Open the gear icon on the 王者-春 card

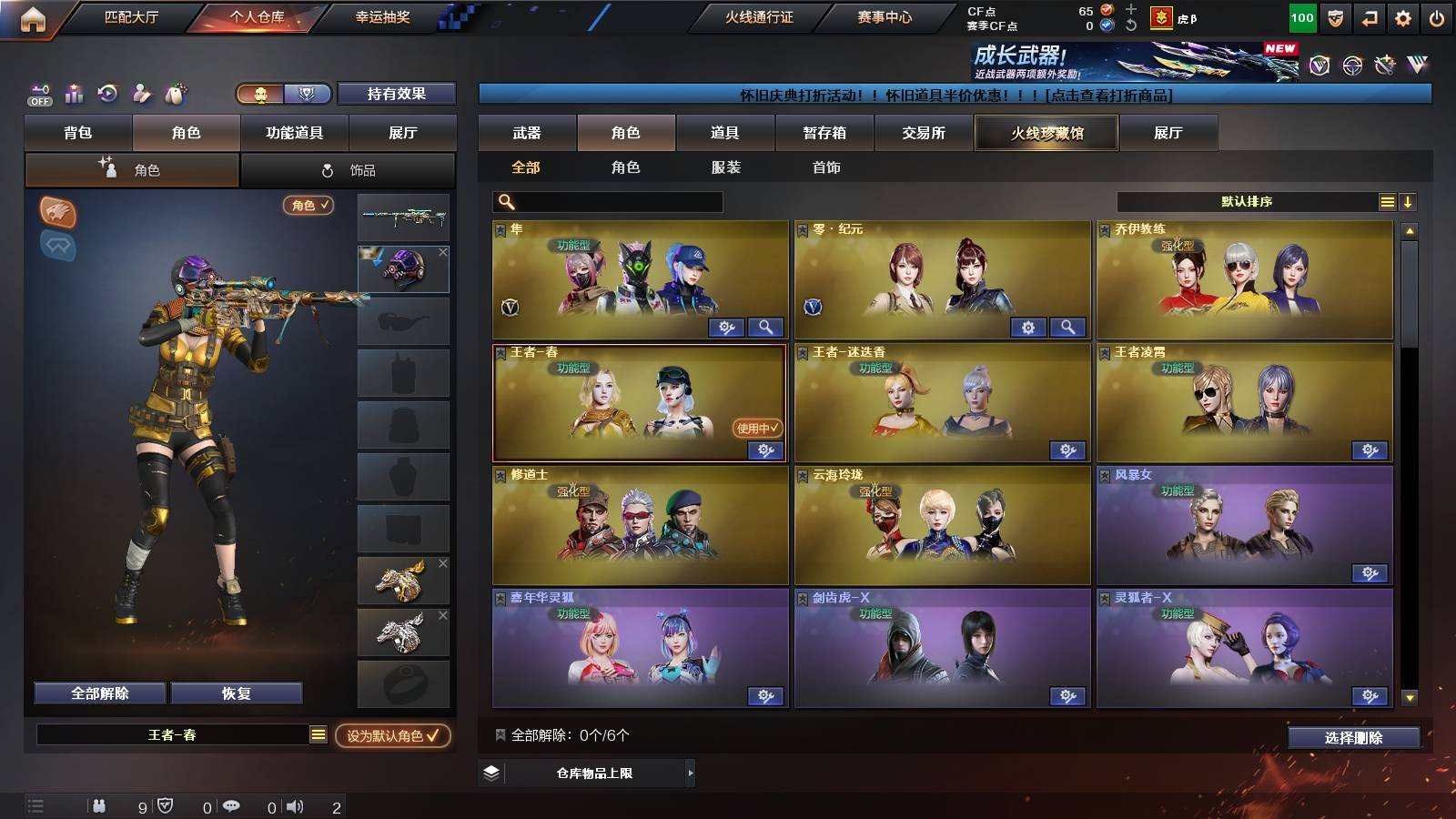point(765,450)
